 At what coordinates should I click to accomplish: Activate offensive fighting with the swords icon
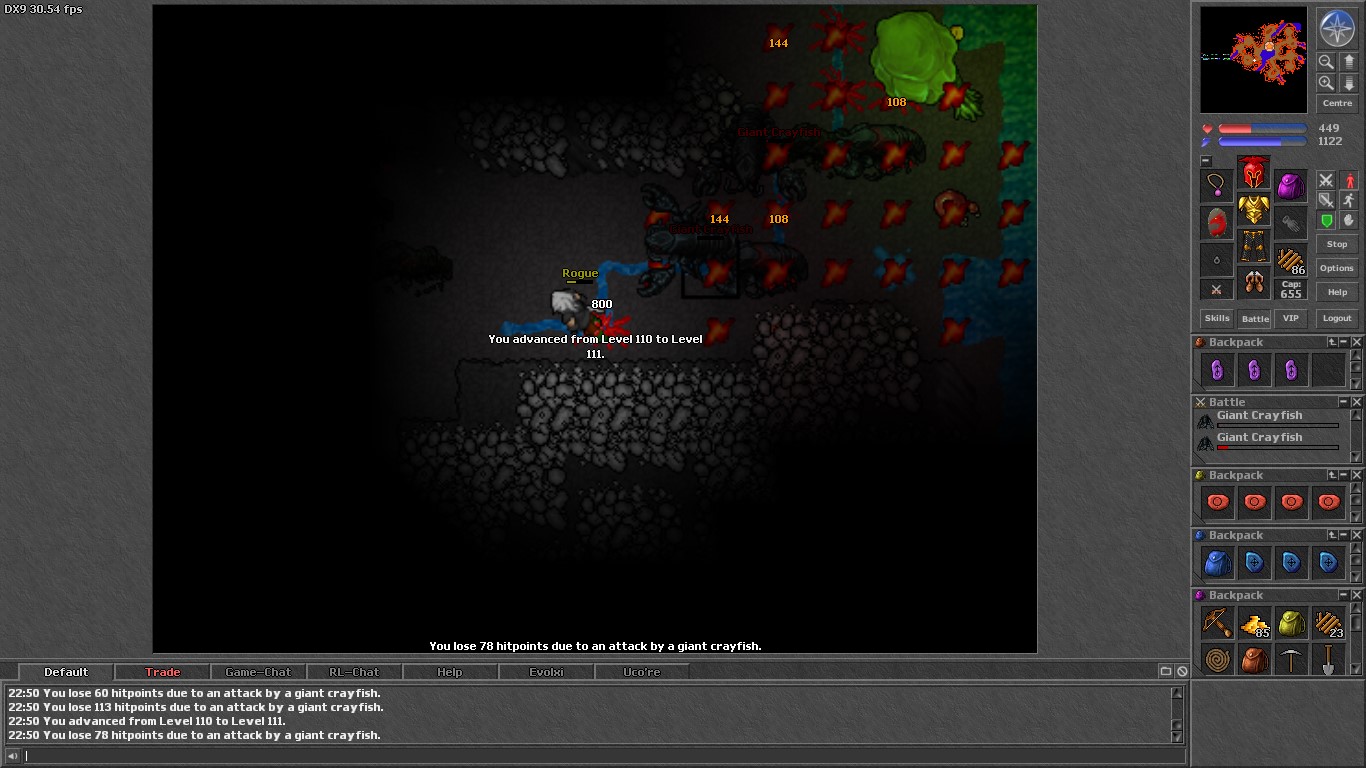click(x=1326, y=180)
